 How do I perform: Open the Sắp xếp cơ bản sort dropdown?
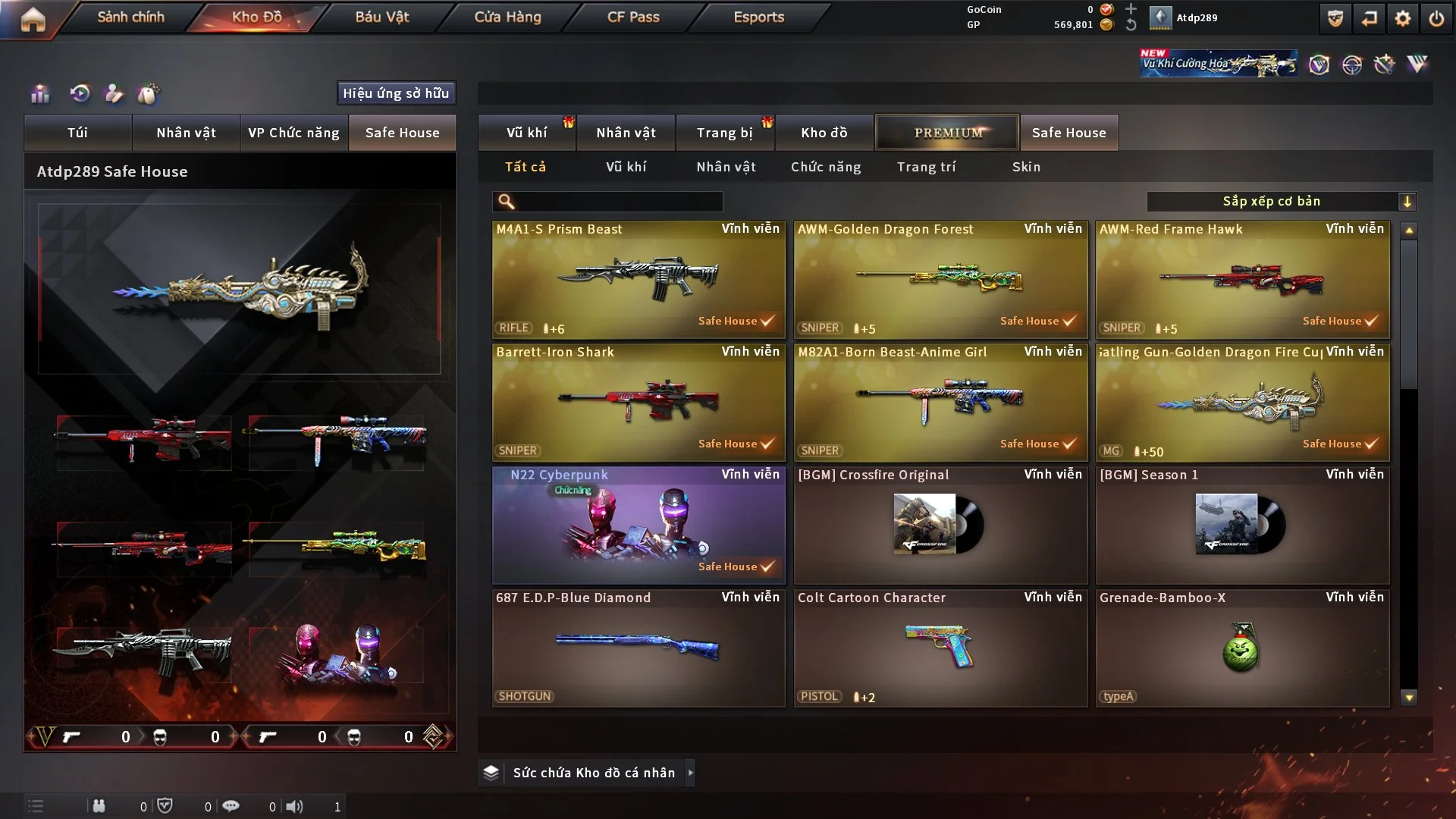1281,202
